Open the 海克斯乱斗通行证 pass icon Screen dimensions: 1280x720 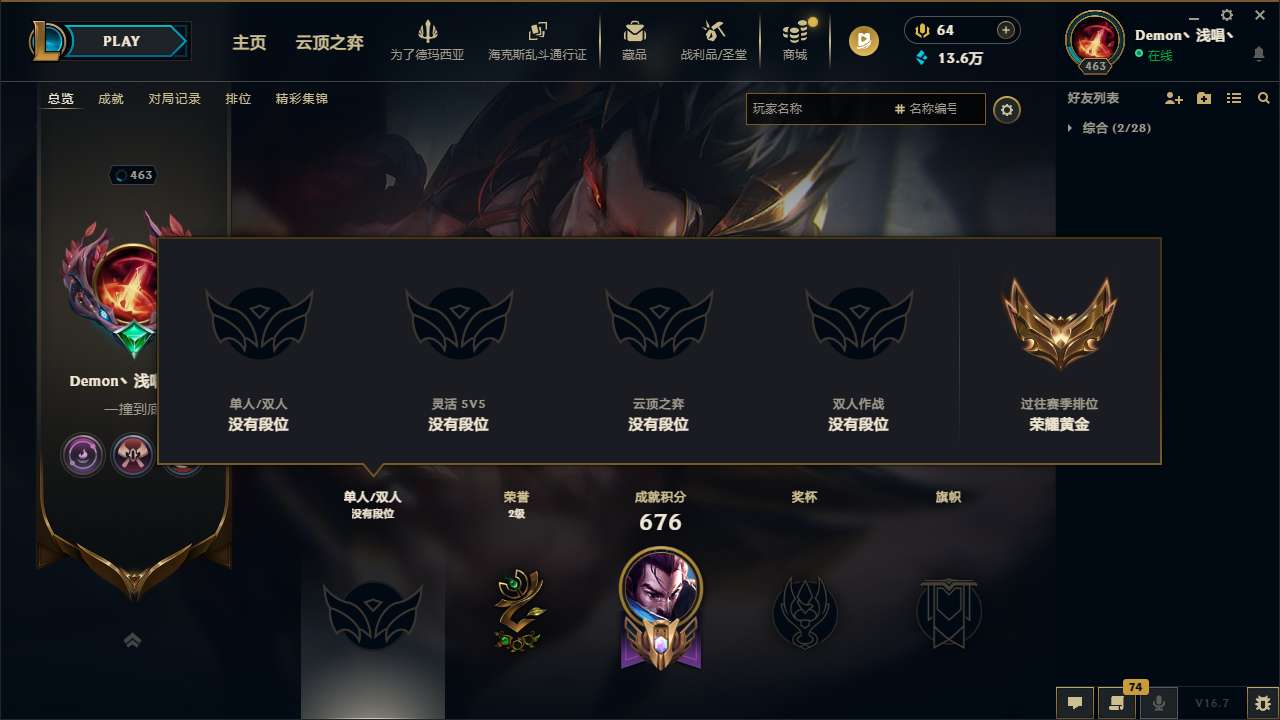(x=540, y=40)
